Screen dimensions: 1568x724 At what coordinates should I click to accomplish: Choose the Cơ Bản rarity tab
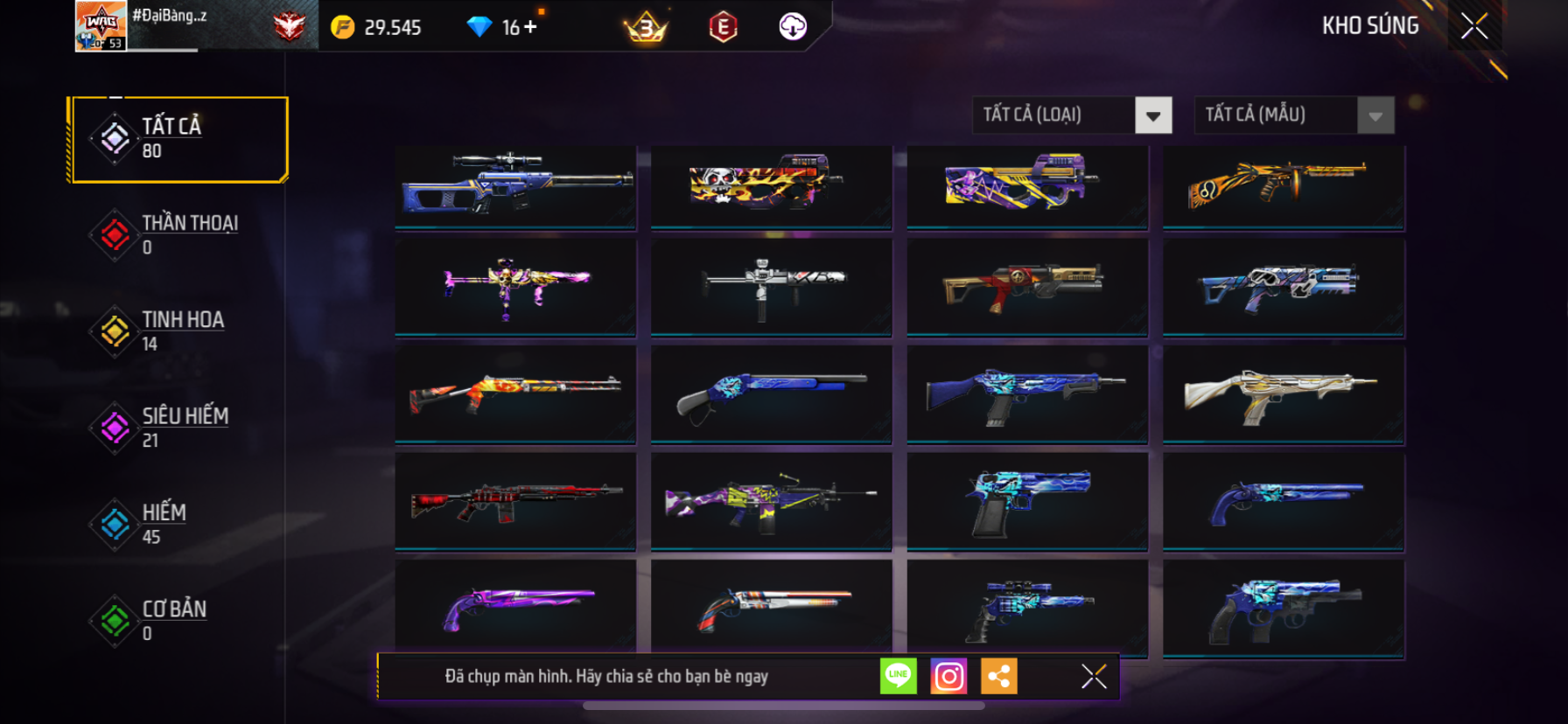pos(179,620)
